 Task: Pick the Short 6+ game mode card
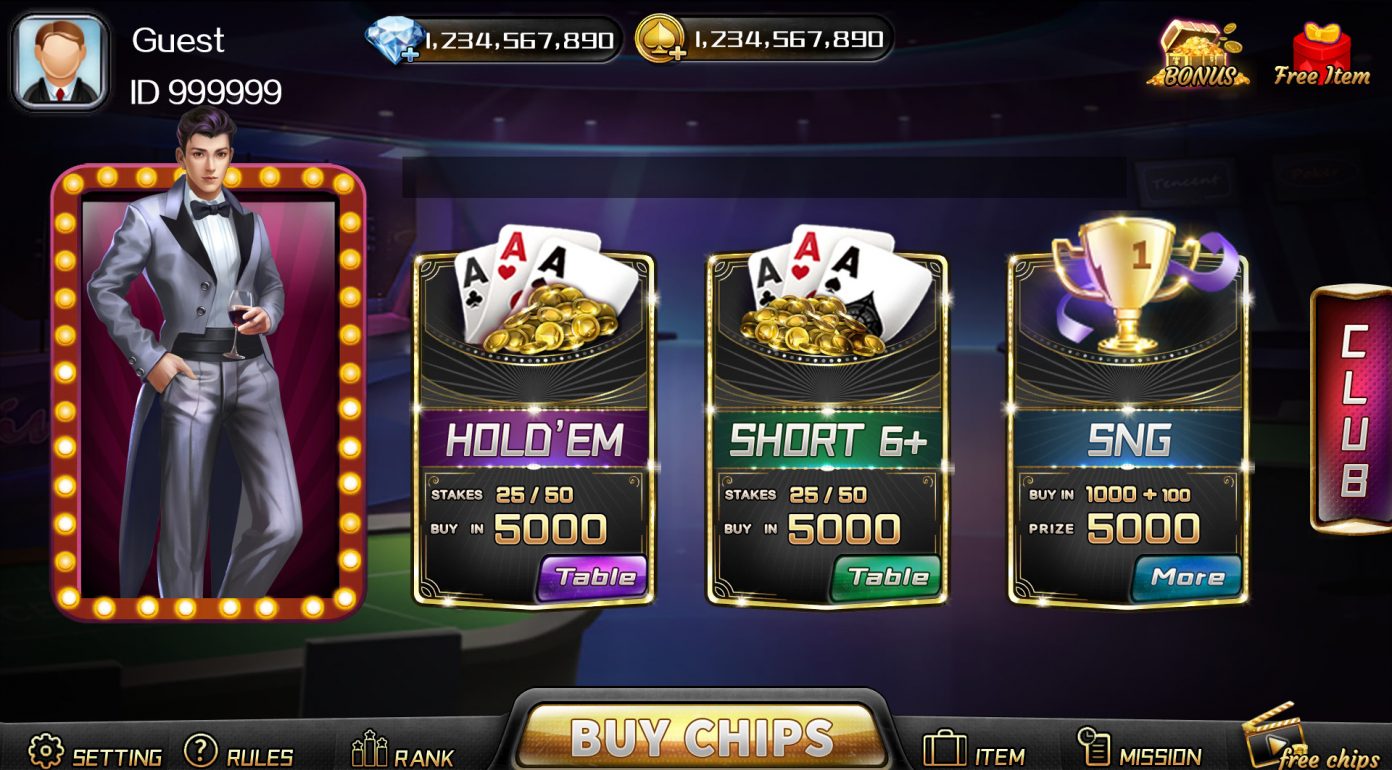tap(827, 400)
